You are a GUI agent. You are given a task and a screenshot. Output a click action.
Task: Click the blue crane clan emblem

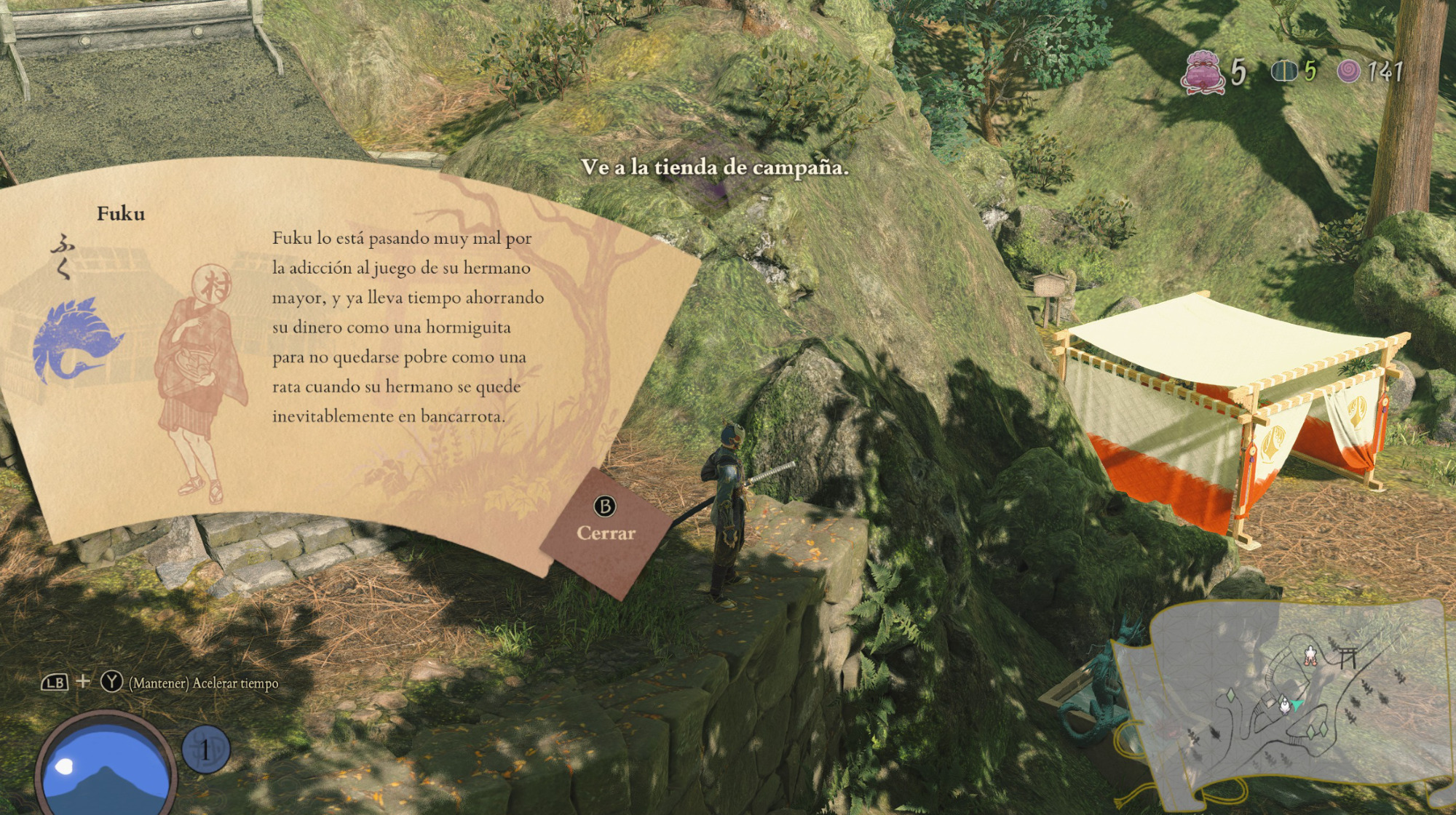pos(75,340)
